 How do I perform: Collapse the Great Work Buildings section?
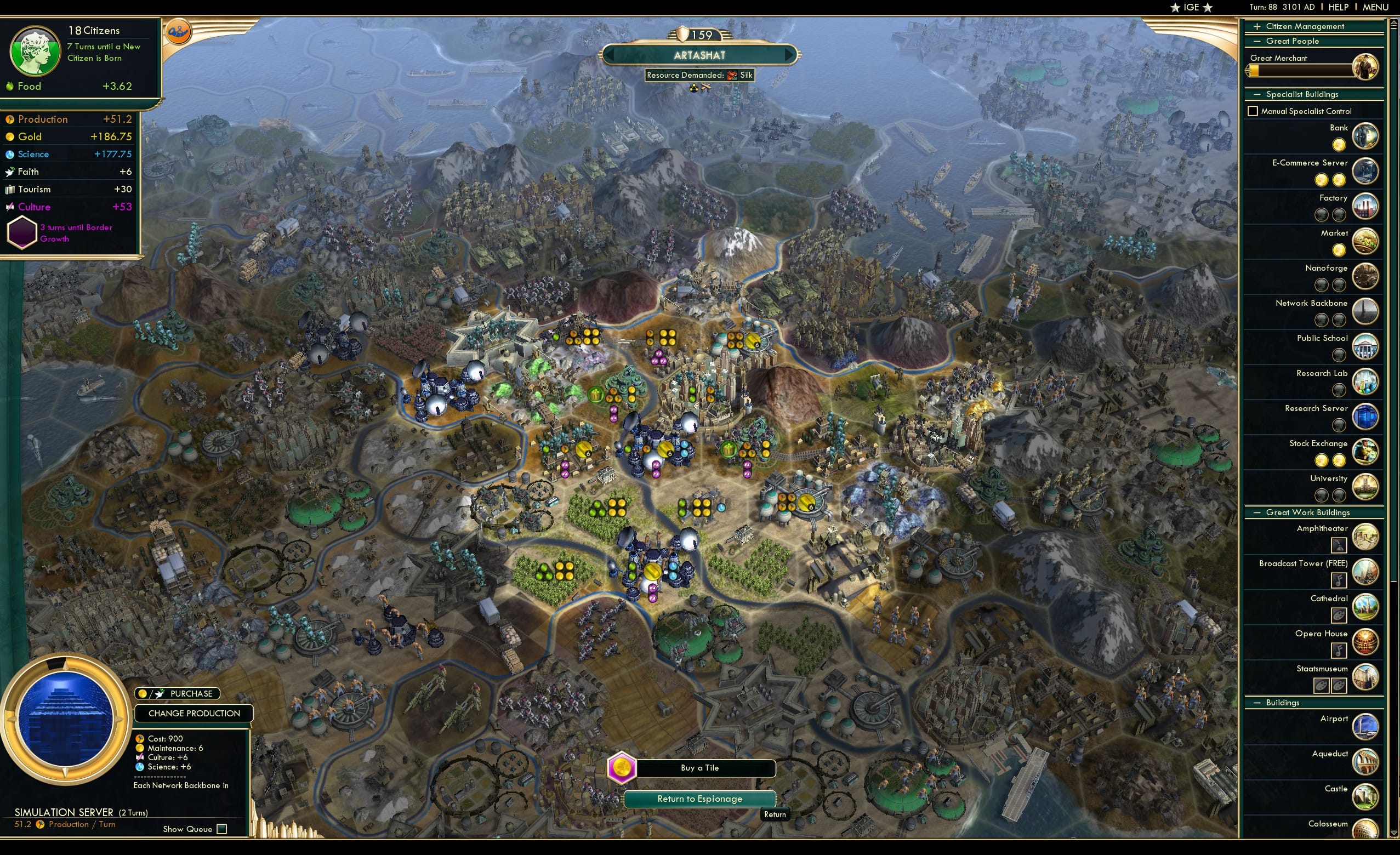point(1257,512)
